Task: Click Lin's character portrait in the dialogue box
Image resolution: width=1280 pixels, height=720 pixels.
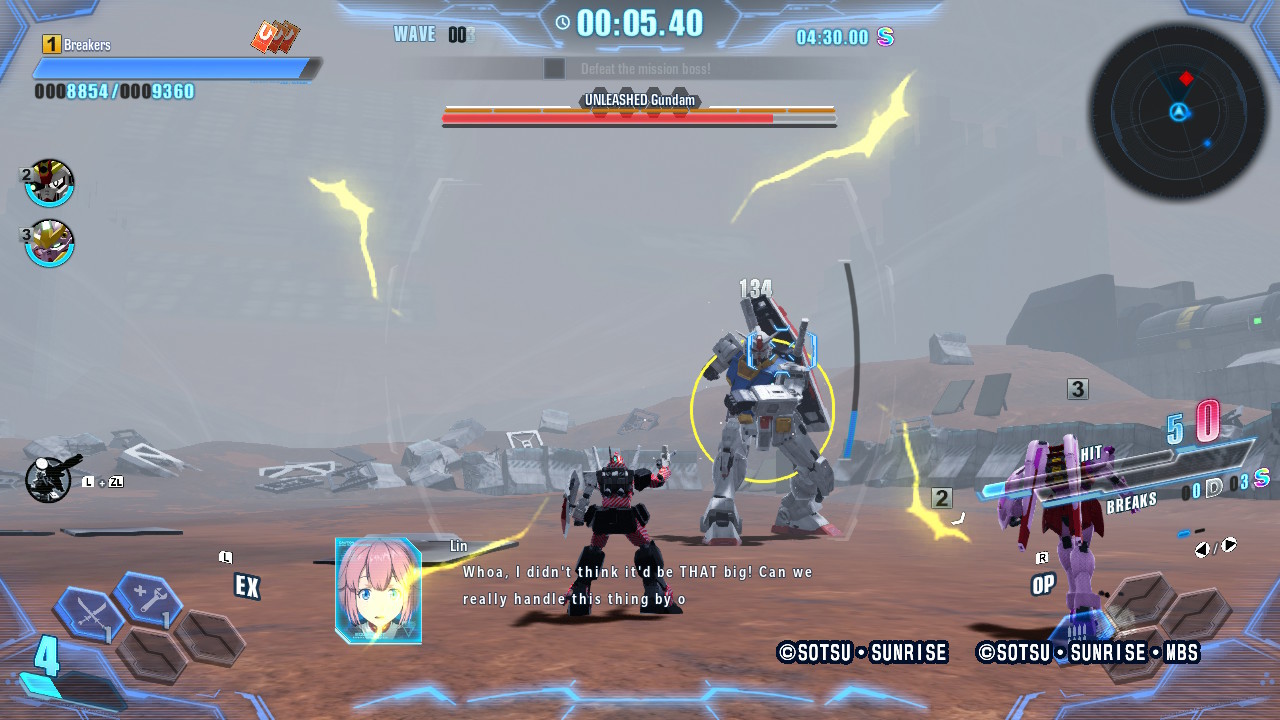Action: pyautogui.click(x=377, y=589)
